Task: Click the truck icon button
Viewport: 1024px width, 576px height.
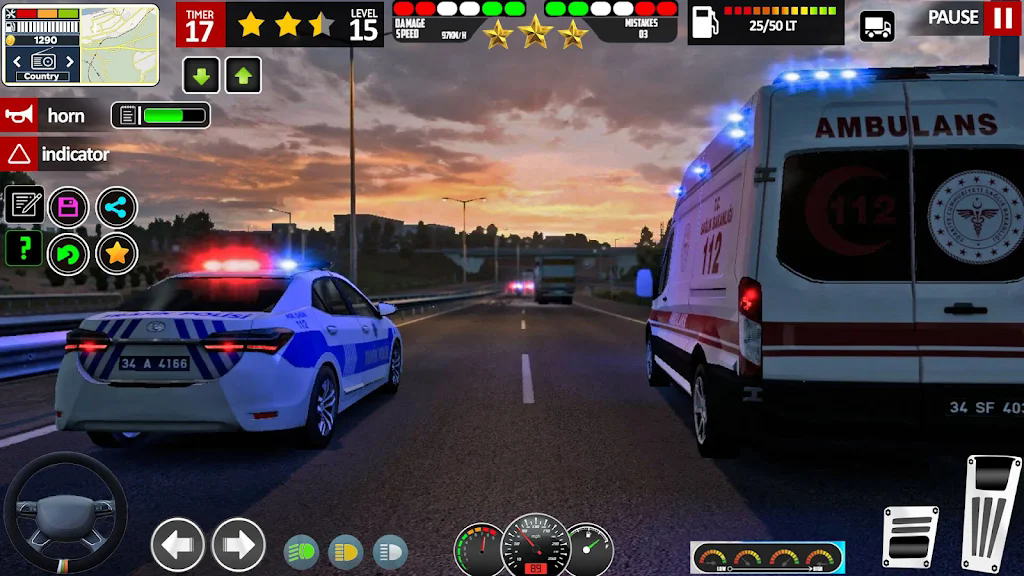Action: coord(877,26)
